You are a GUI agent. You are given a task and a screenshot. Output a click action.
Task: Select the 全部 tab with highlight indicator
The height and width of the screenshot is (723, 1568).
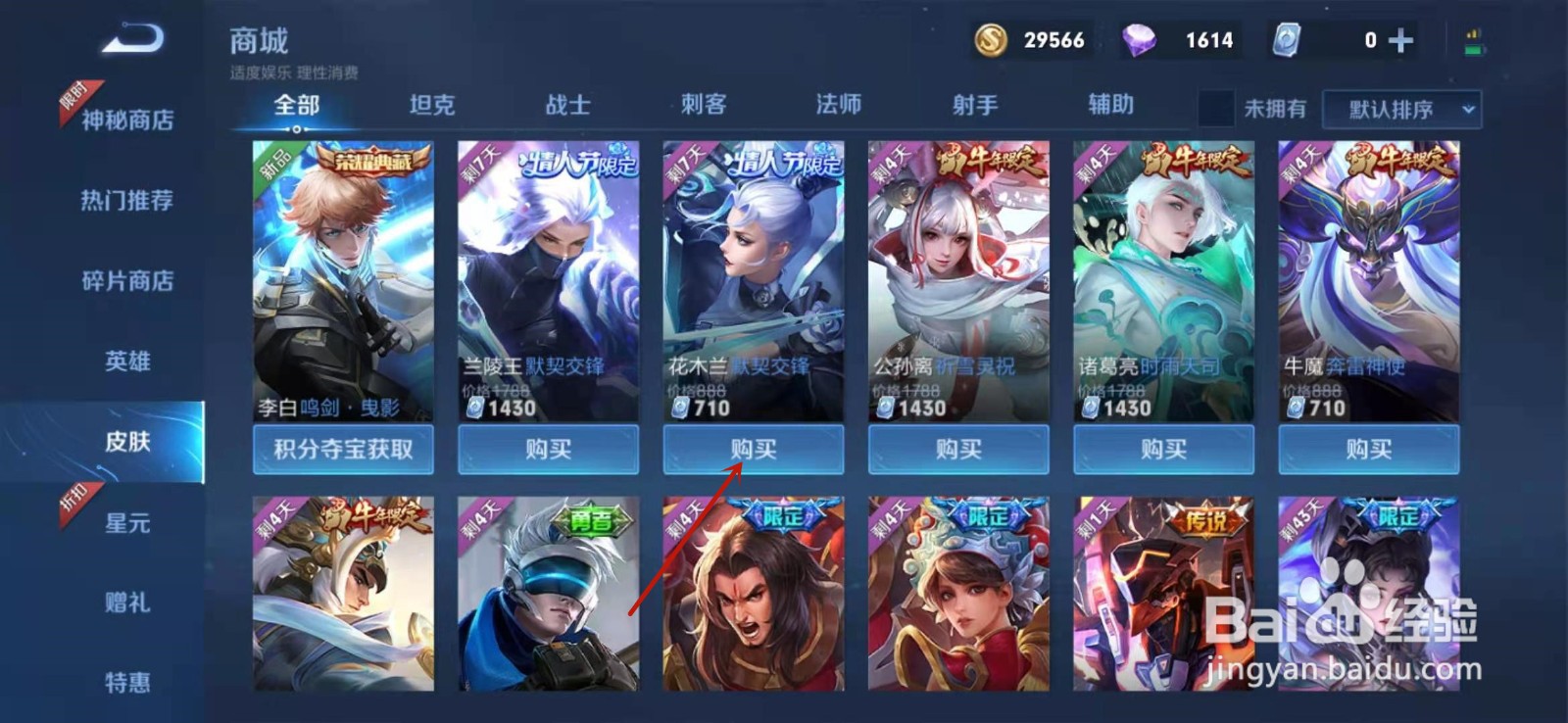tap(296, 104)
